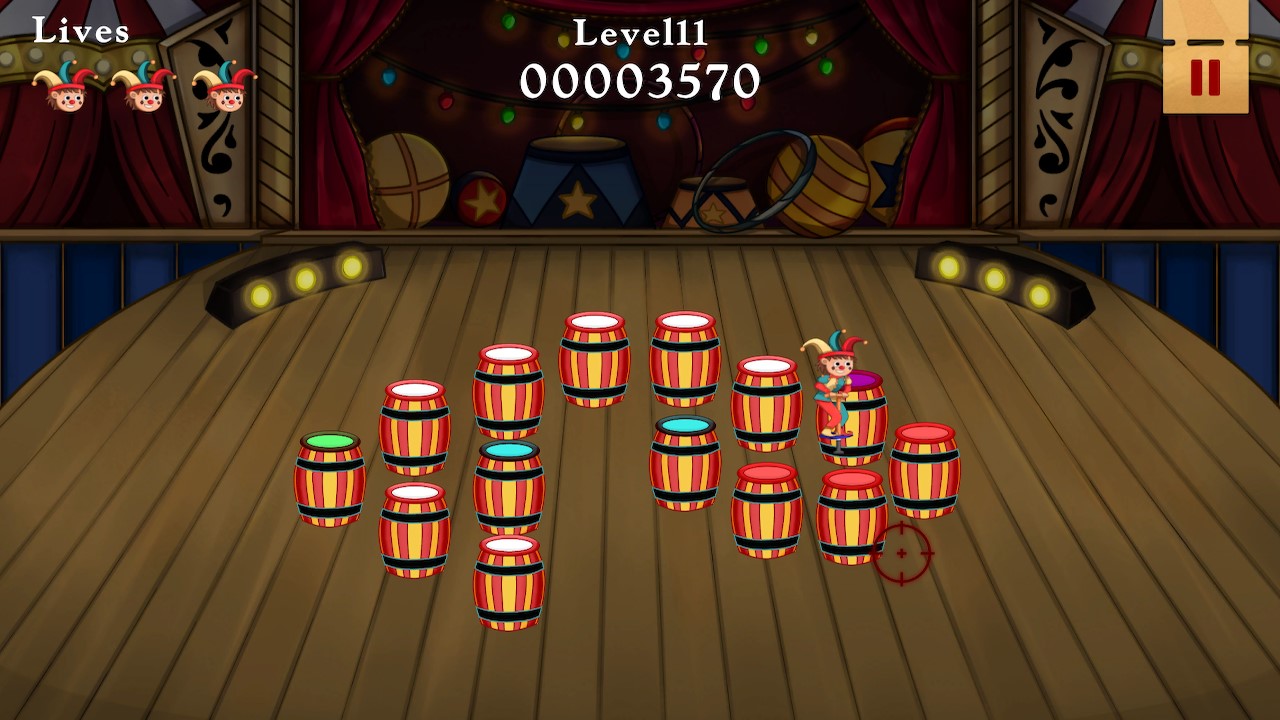Click the cyan-topped barrel near the center cluster
The image size is (1280, 720).
(685, 460)
